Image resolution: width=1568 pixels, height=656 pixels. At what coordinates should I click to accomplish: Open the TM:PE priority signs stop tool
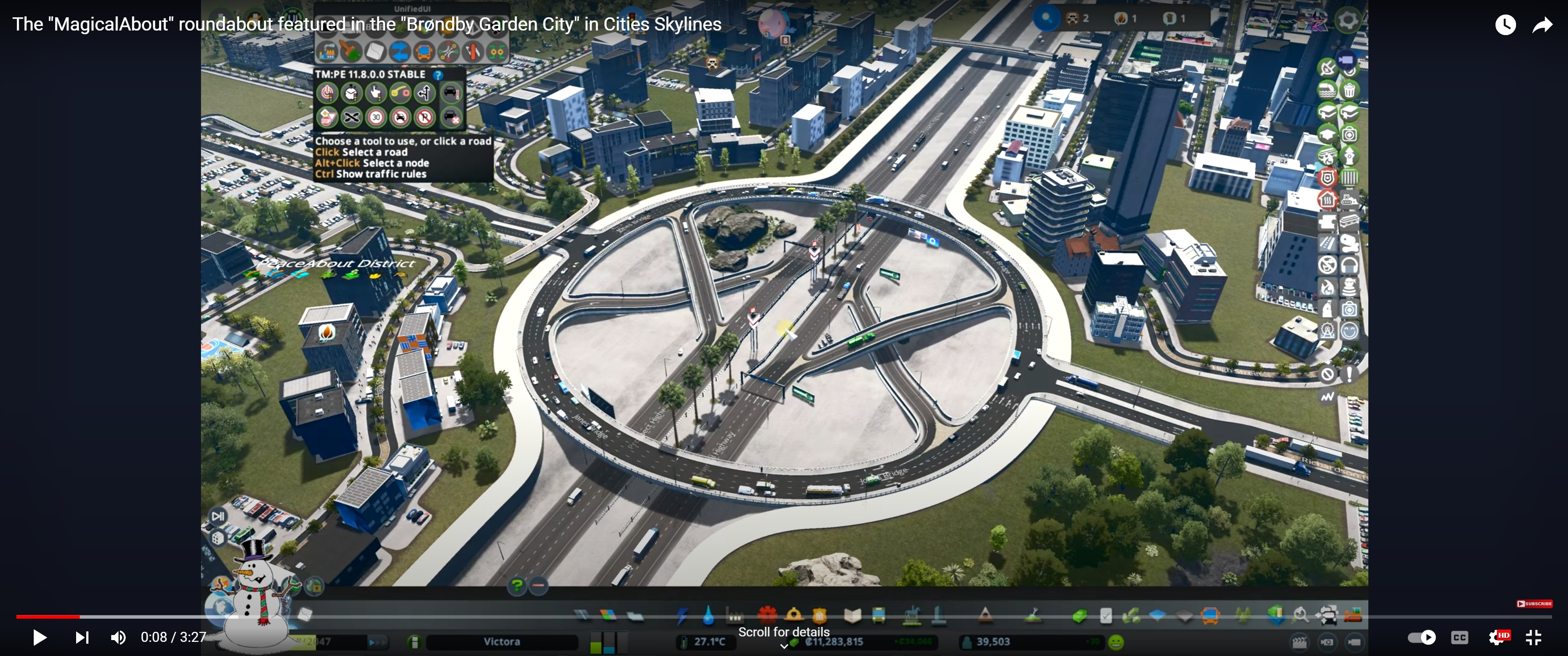tap(327, 117)
